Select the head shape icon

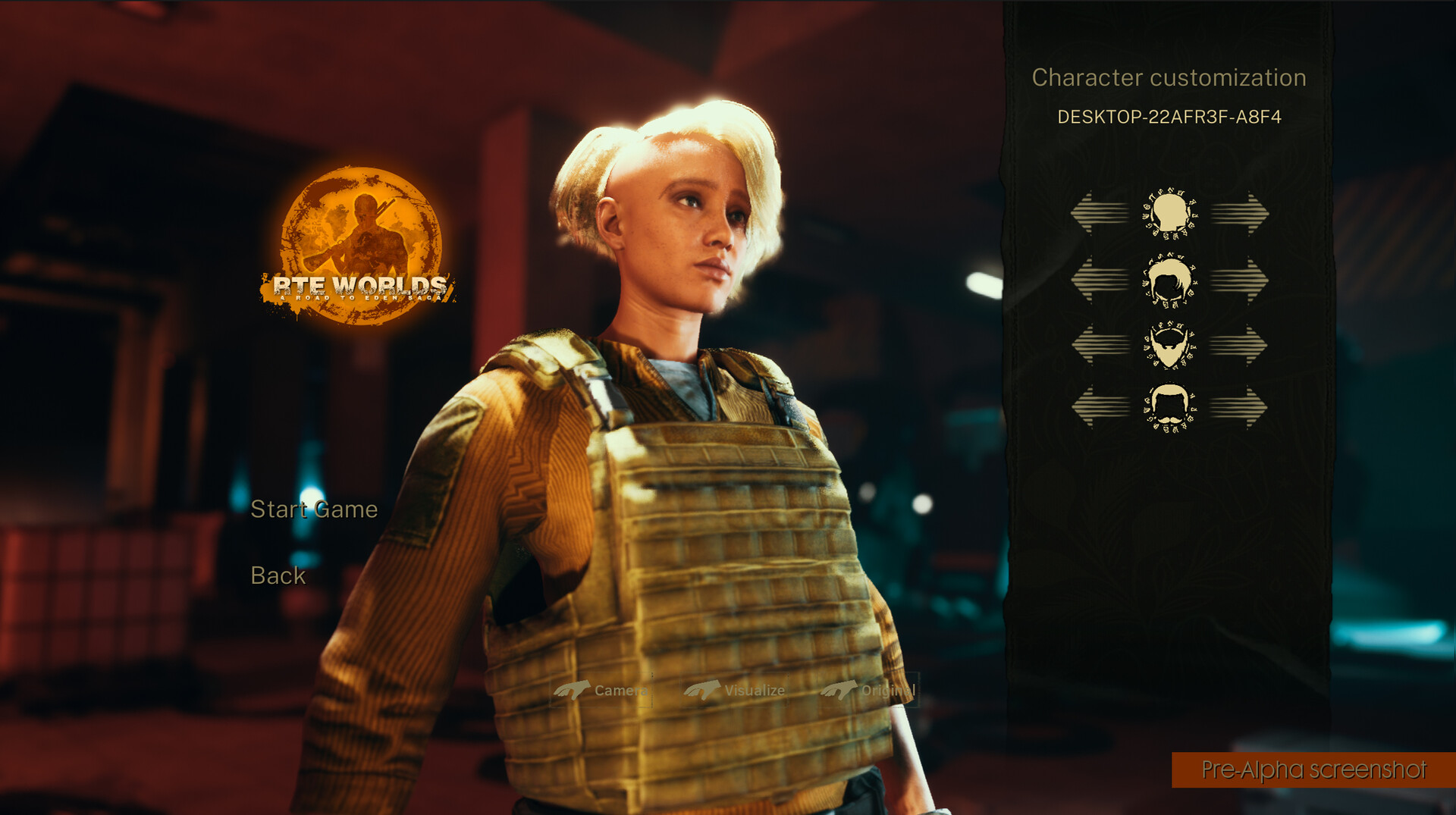pyautogui.click(x=1169, y=212)
